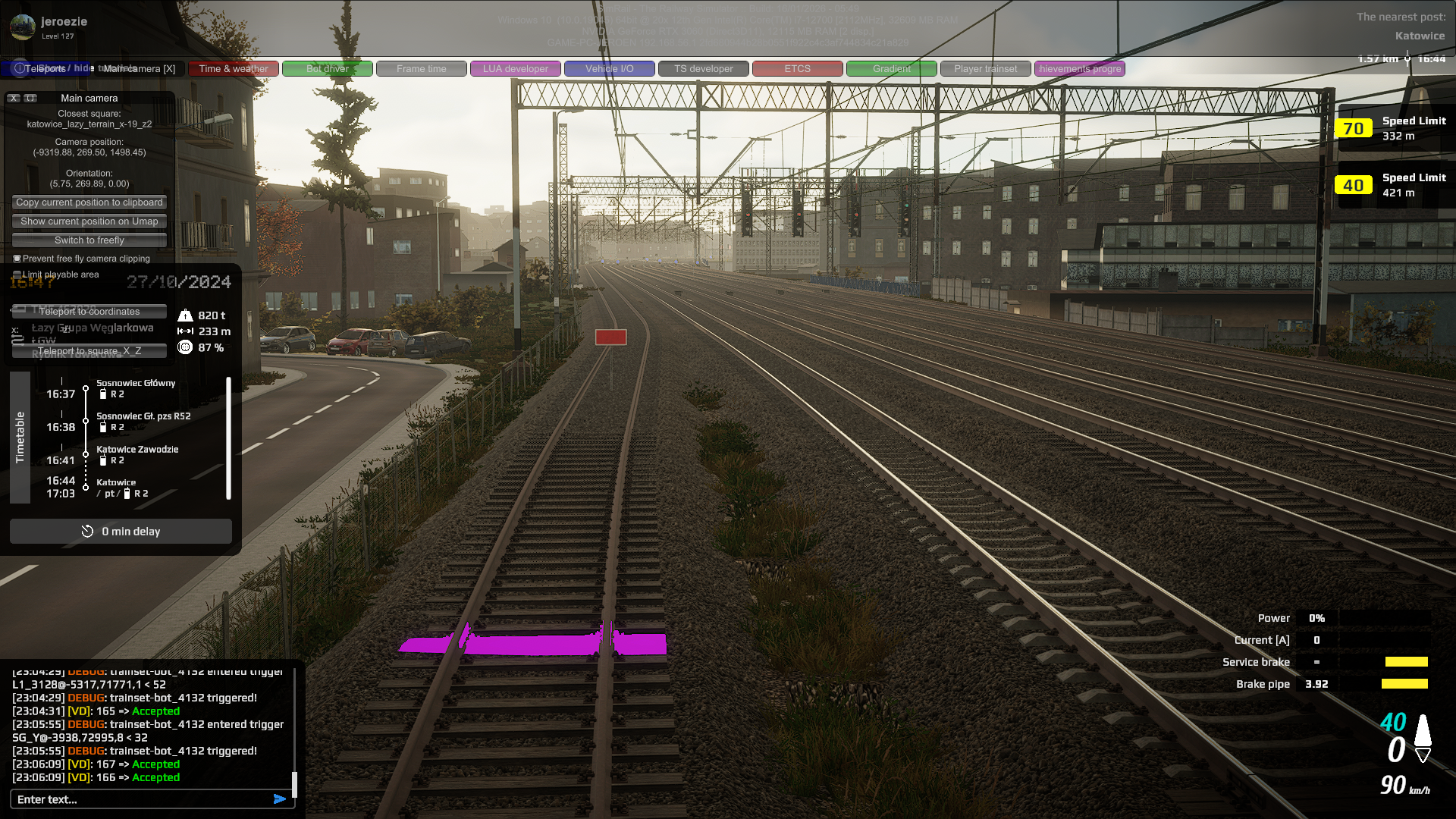Copy current position to clipboard
The width and height of the screenshot is (1456, 819).
pos(89,202)
